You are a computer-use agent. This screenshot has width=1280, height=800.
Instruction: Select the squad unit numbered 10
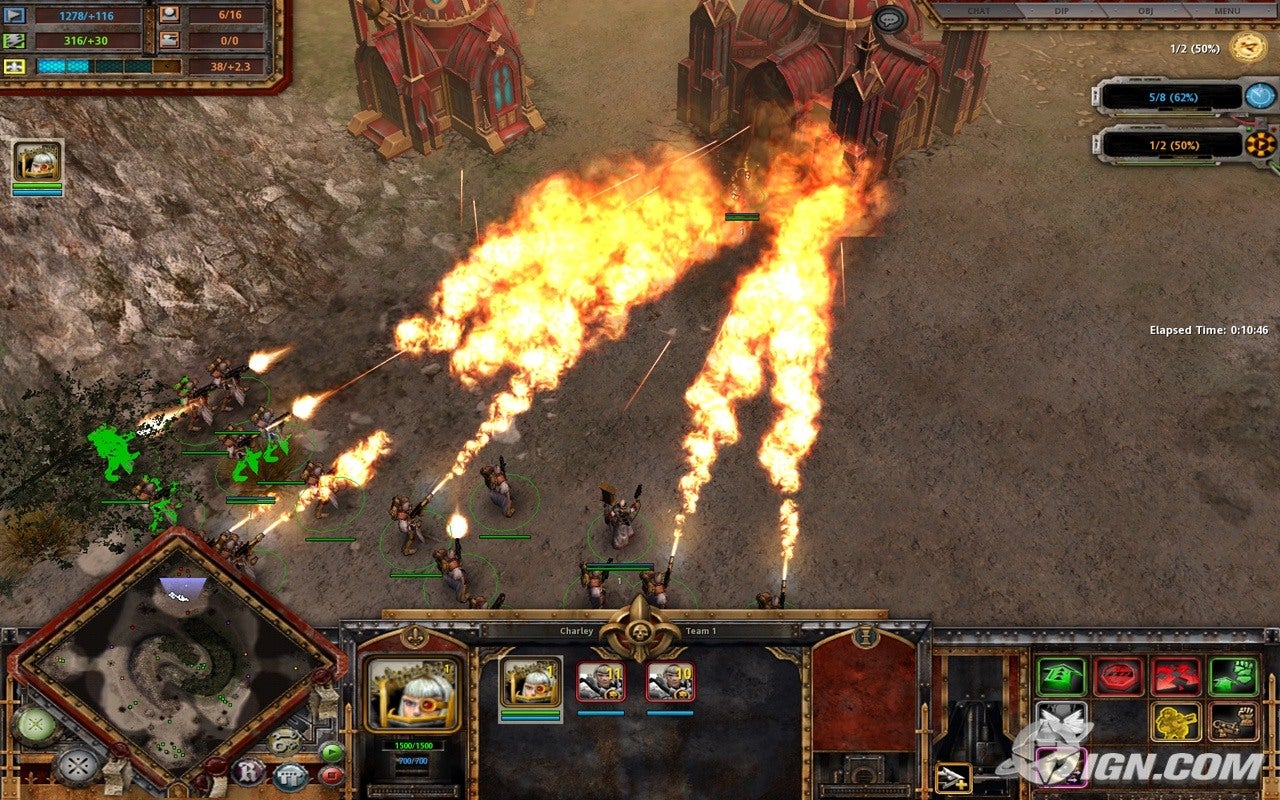(670, 683)
